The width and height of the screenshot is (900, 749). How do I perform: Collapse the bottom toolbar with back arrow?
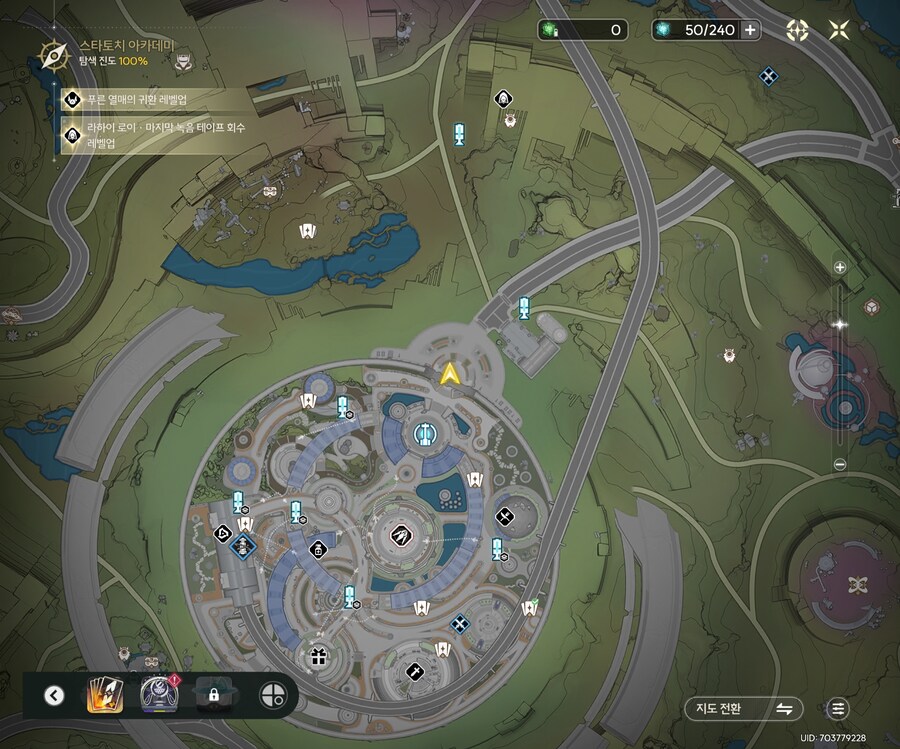(x=54, y=695)
